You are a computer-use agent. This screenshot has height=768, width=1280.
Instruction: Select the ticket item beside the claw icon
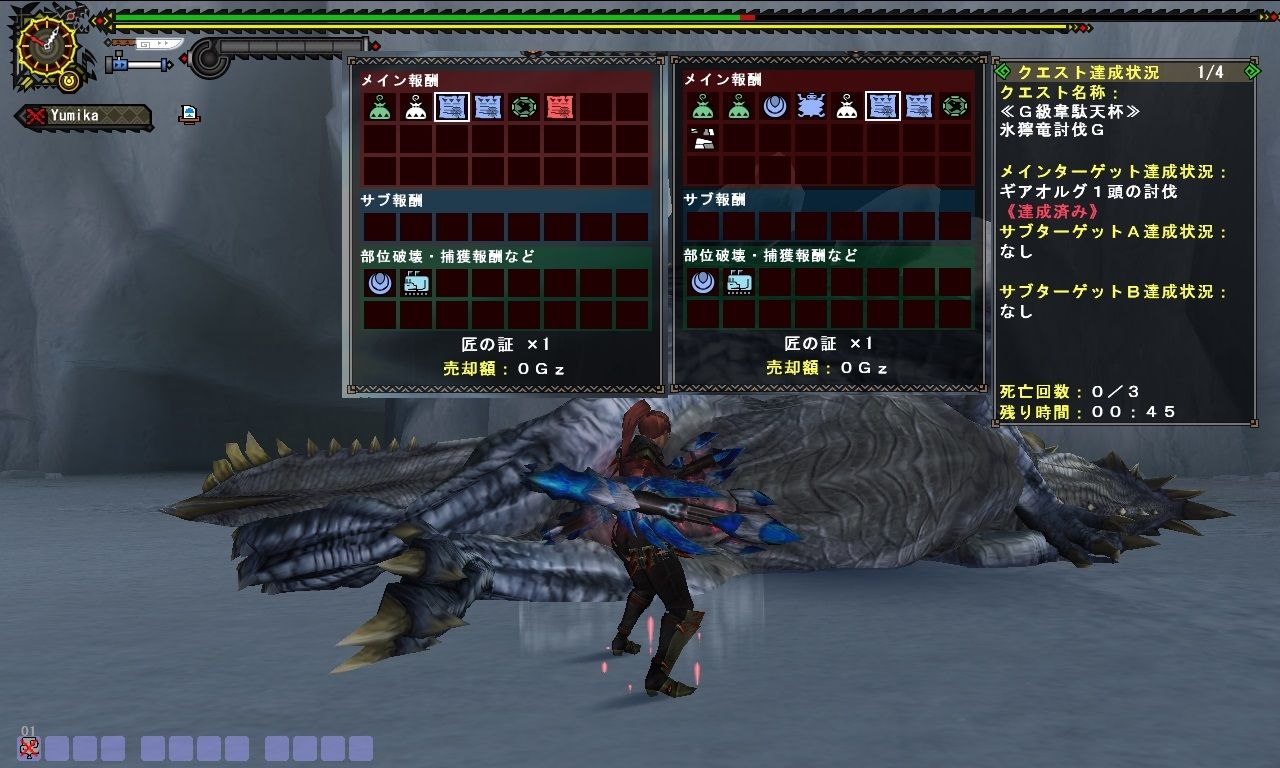(416, 283)
